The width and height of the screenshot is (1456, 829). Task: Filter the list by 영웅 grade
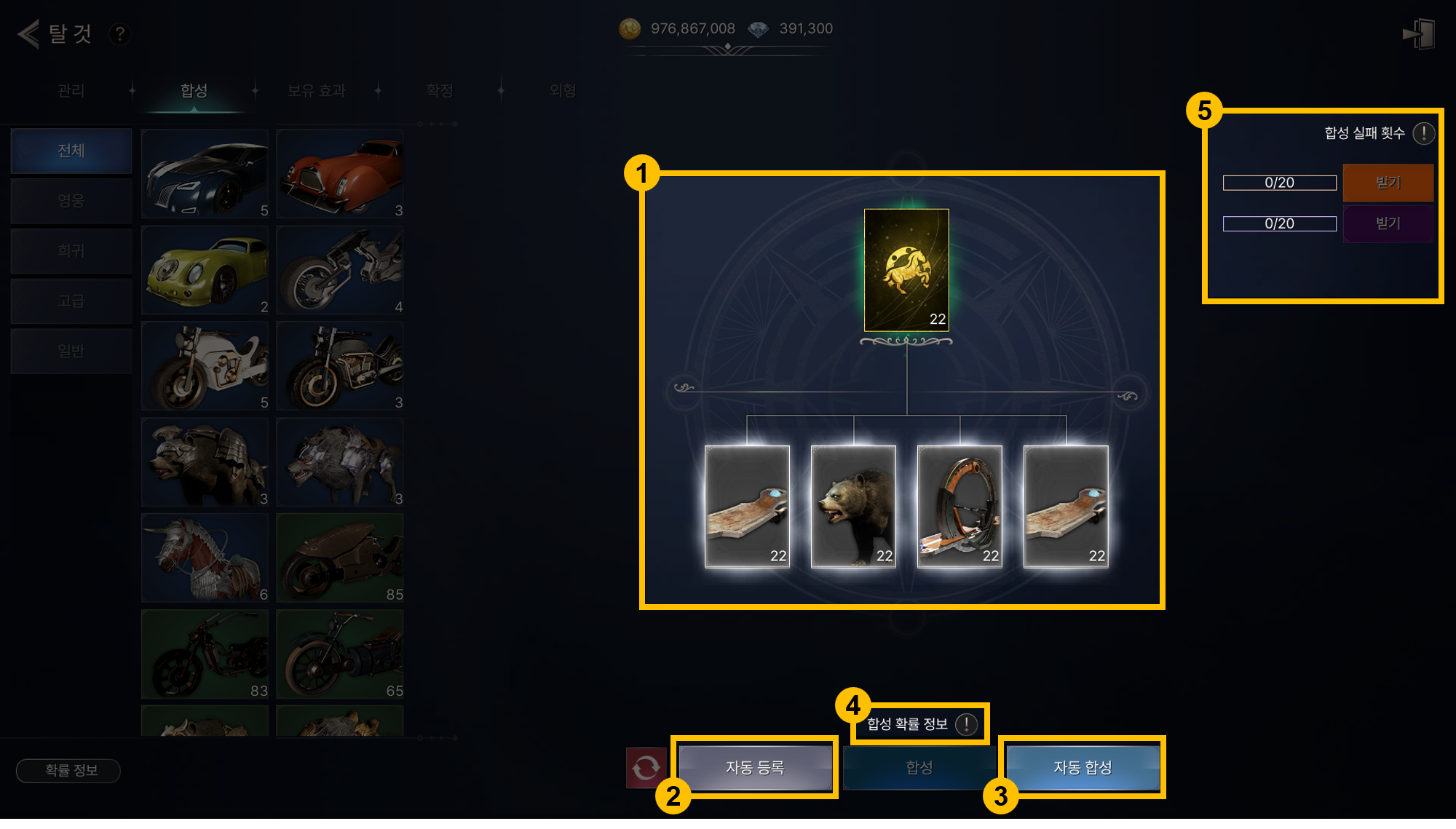tap(71, 201)
